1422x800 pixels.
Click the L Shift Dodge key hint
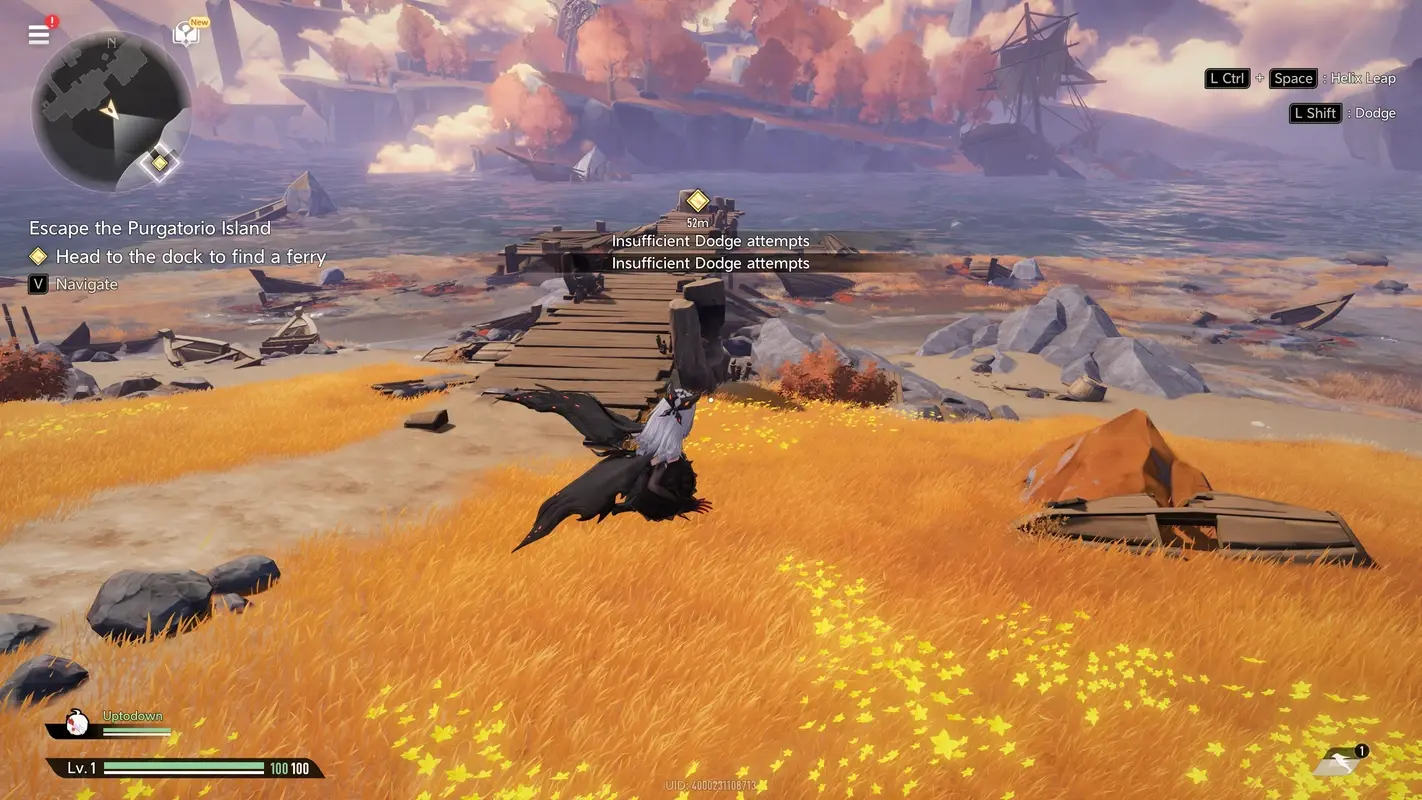1314,112
